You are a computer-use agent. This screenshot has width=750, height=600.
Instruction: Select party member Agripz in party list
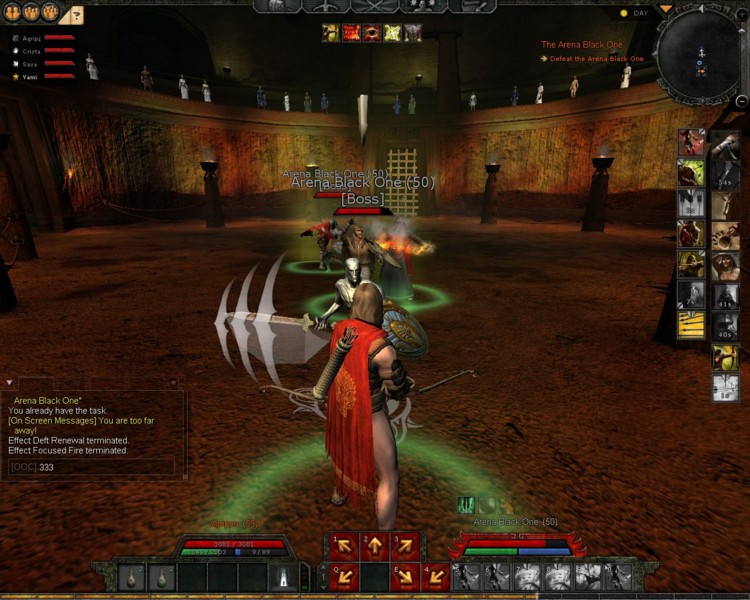(30, 37)
